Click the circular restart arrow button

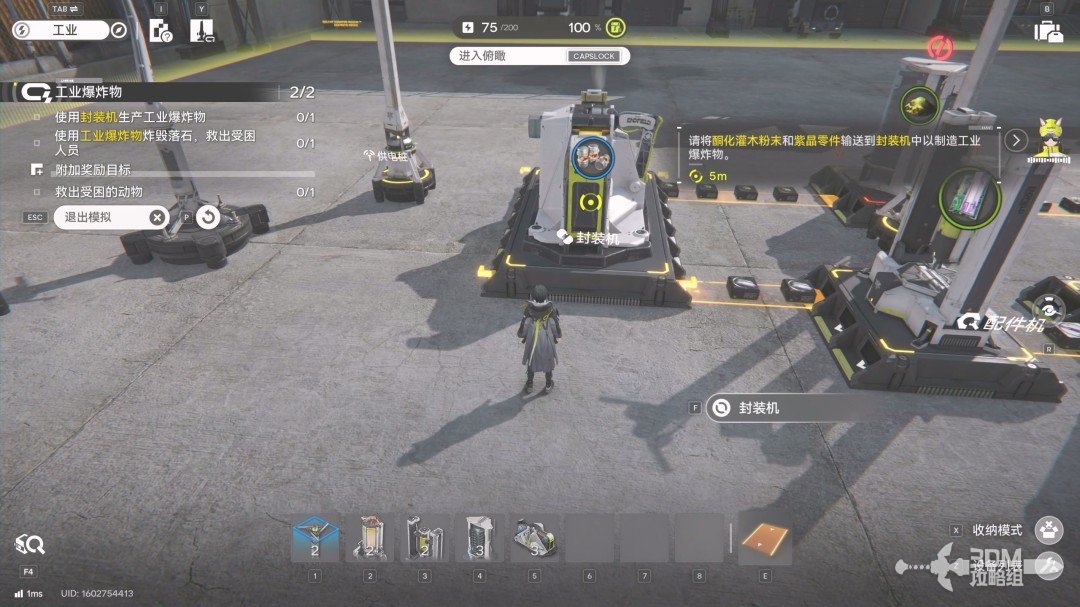coord(208,217)
